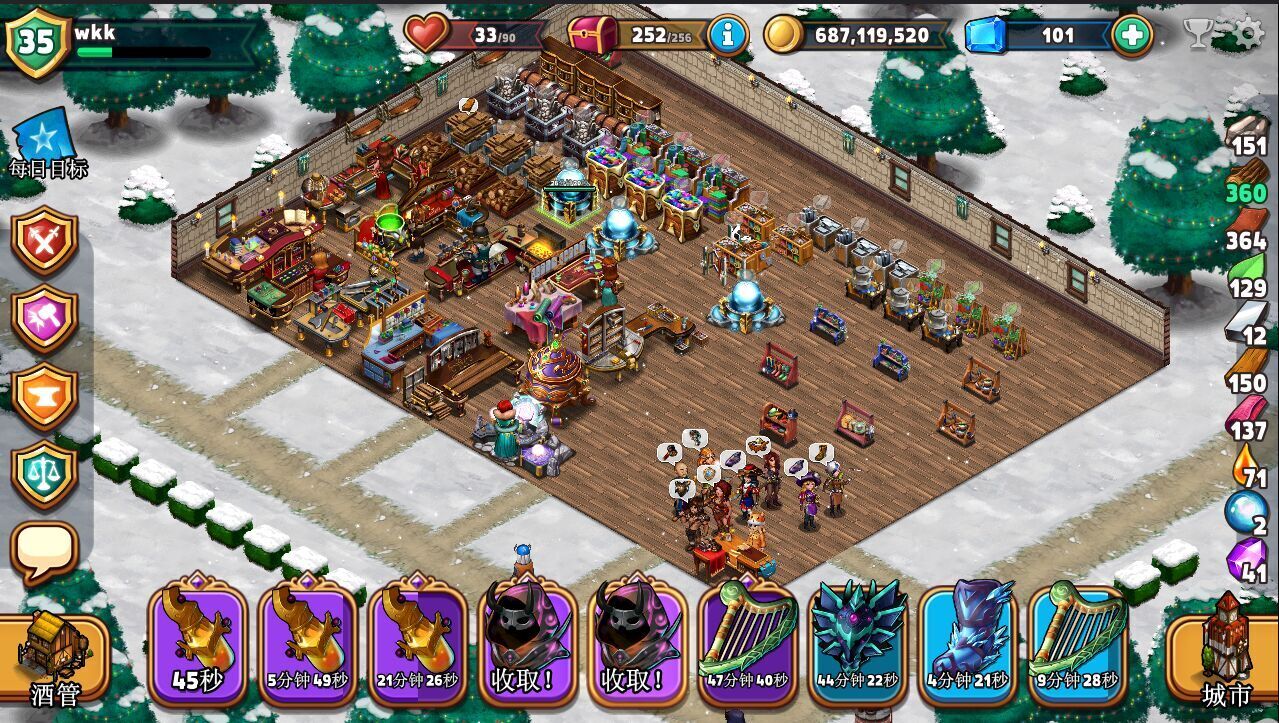1279x723 pixels.
Task: Select the gauntlet craft slot at 5分钟49秒
Action: tap(308, 642)
